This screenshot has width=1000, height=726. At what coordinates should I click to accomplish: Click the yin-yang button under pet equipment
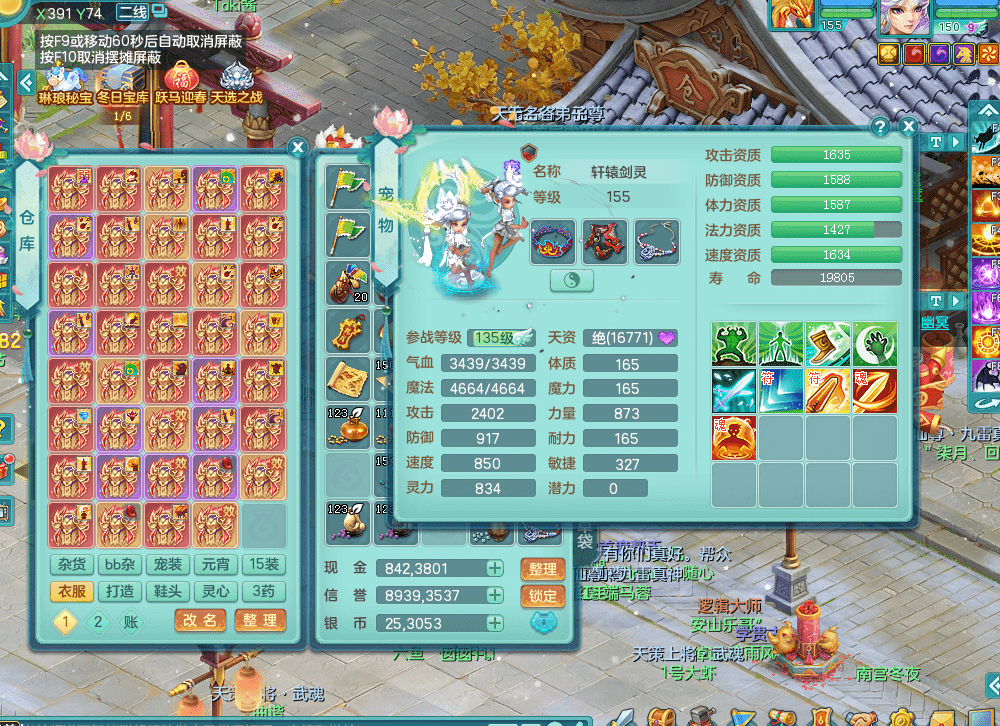(x=572, y=281)
